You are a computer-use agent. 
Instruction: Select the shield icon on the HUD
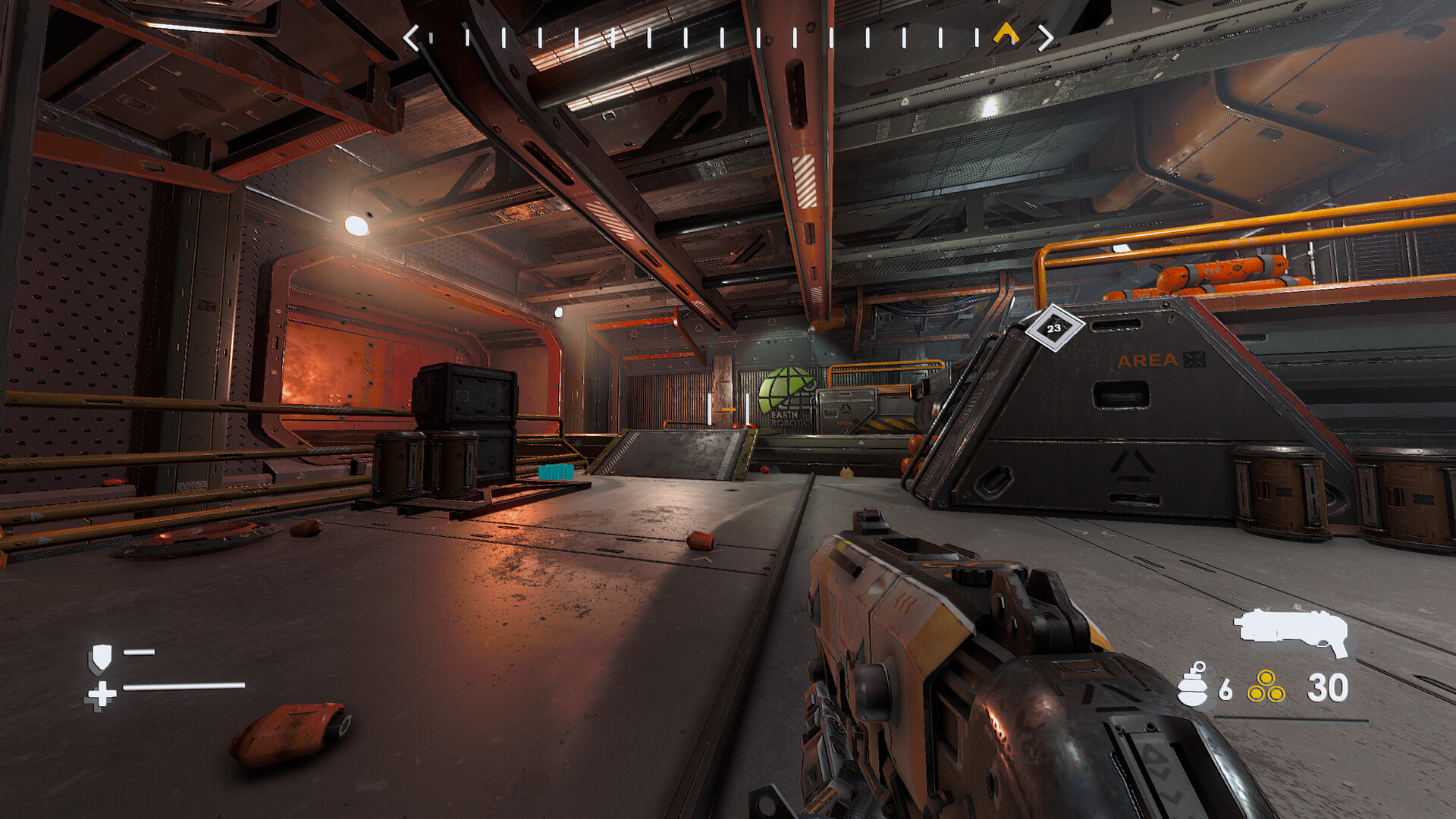(x=101, y=658)
